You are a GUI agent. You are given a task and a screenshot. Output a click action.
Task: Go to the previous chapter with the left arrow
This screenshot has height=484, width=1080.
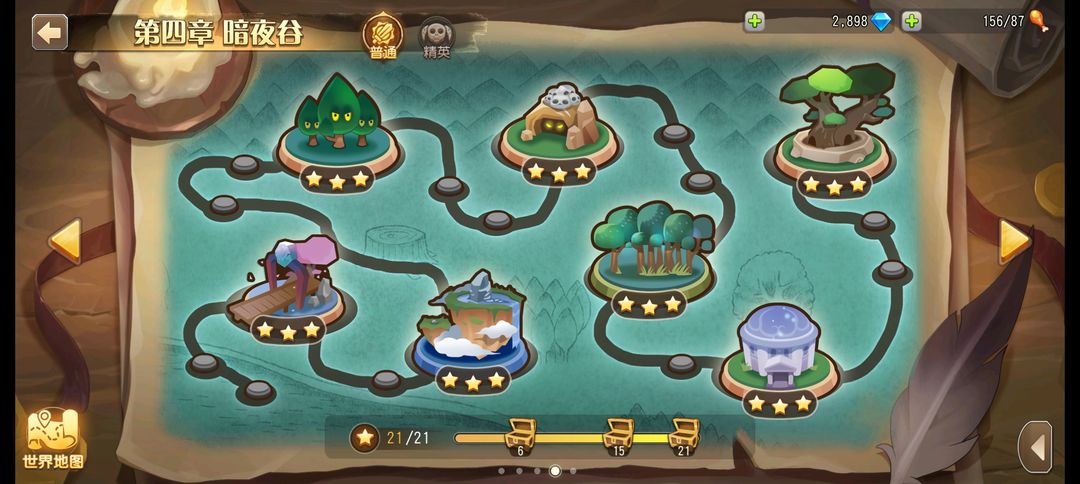(65, 241)
